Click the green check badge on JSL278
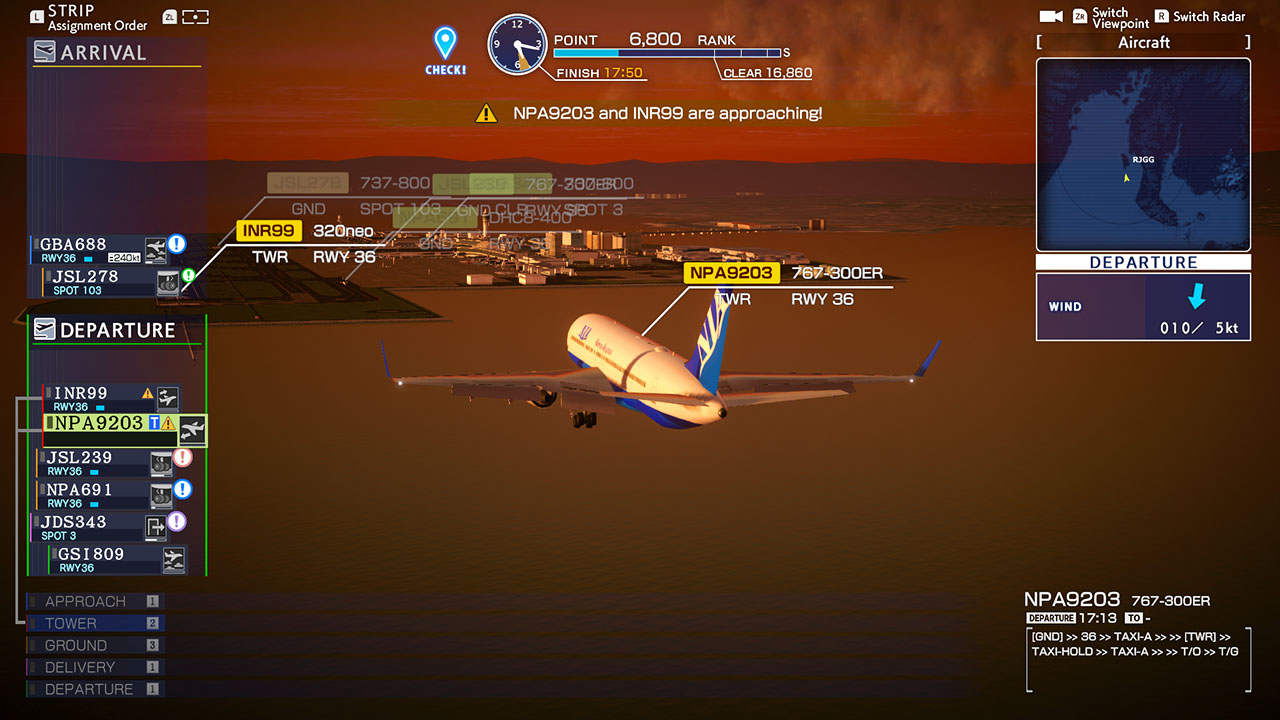 point(188,275)
